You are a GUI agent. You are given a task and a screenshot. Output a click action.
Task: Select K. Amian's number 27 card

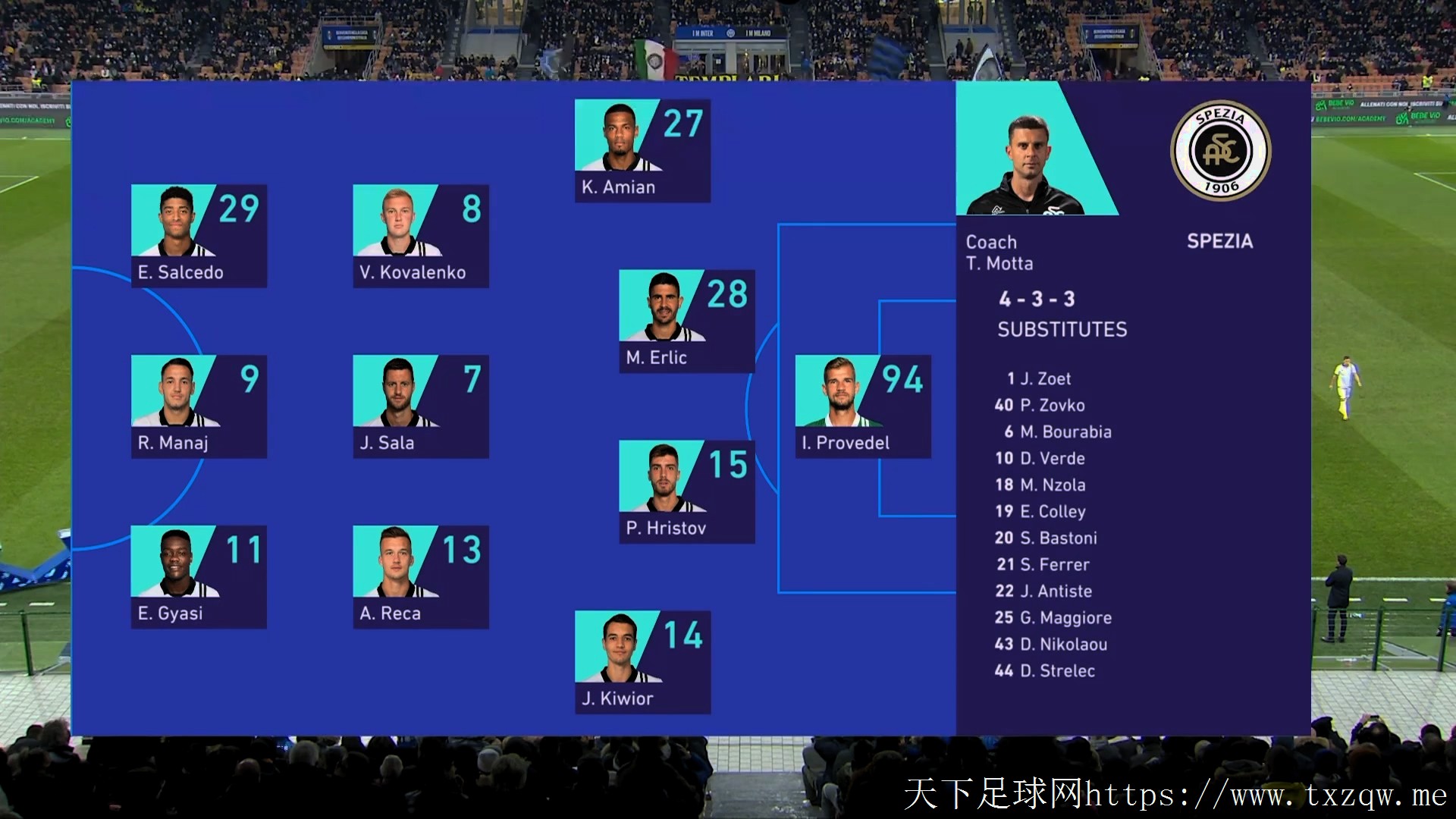pos(642,151)
